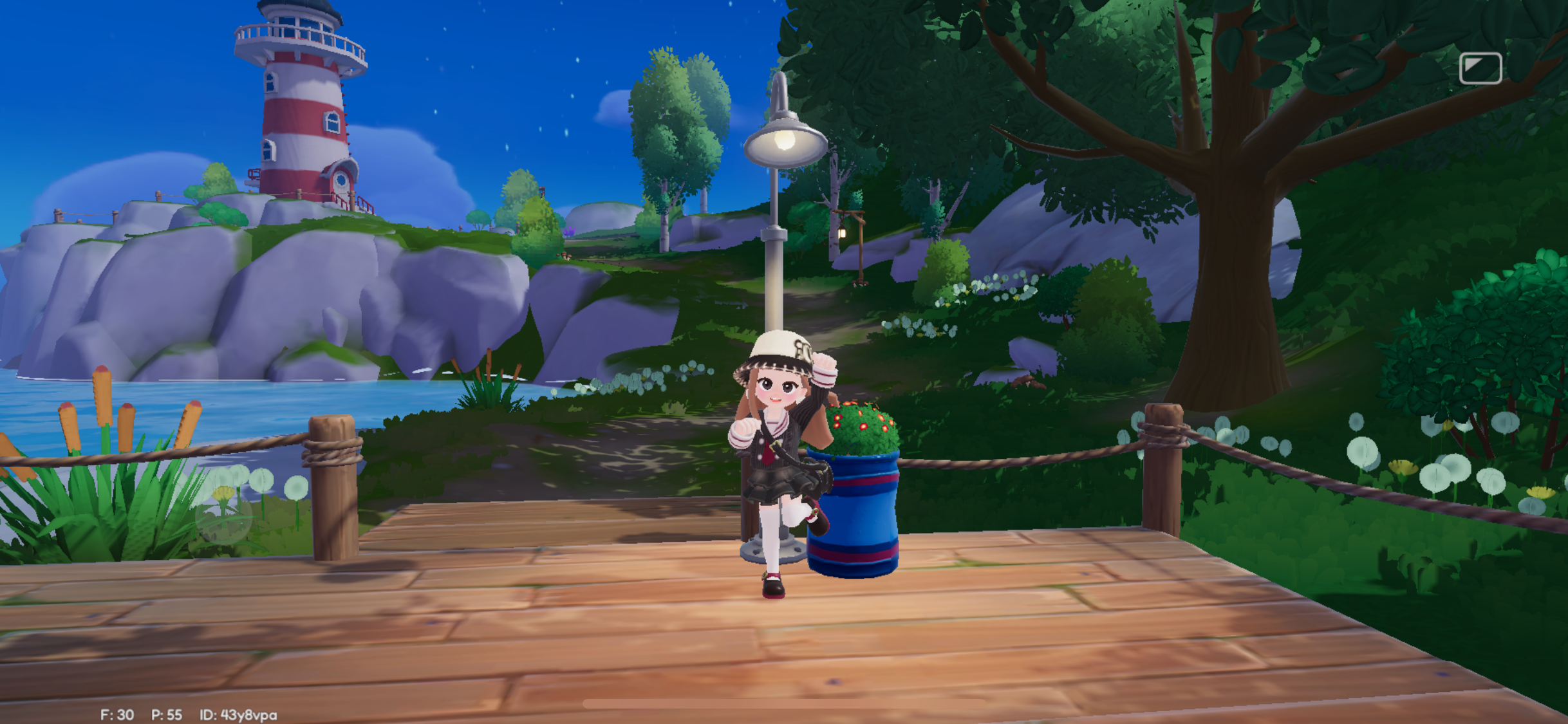Click the F:30 frame rate counter
The width and height of the screenshot is (1568, 724).
point(117,713)
